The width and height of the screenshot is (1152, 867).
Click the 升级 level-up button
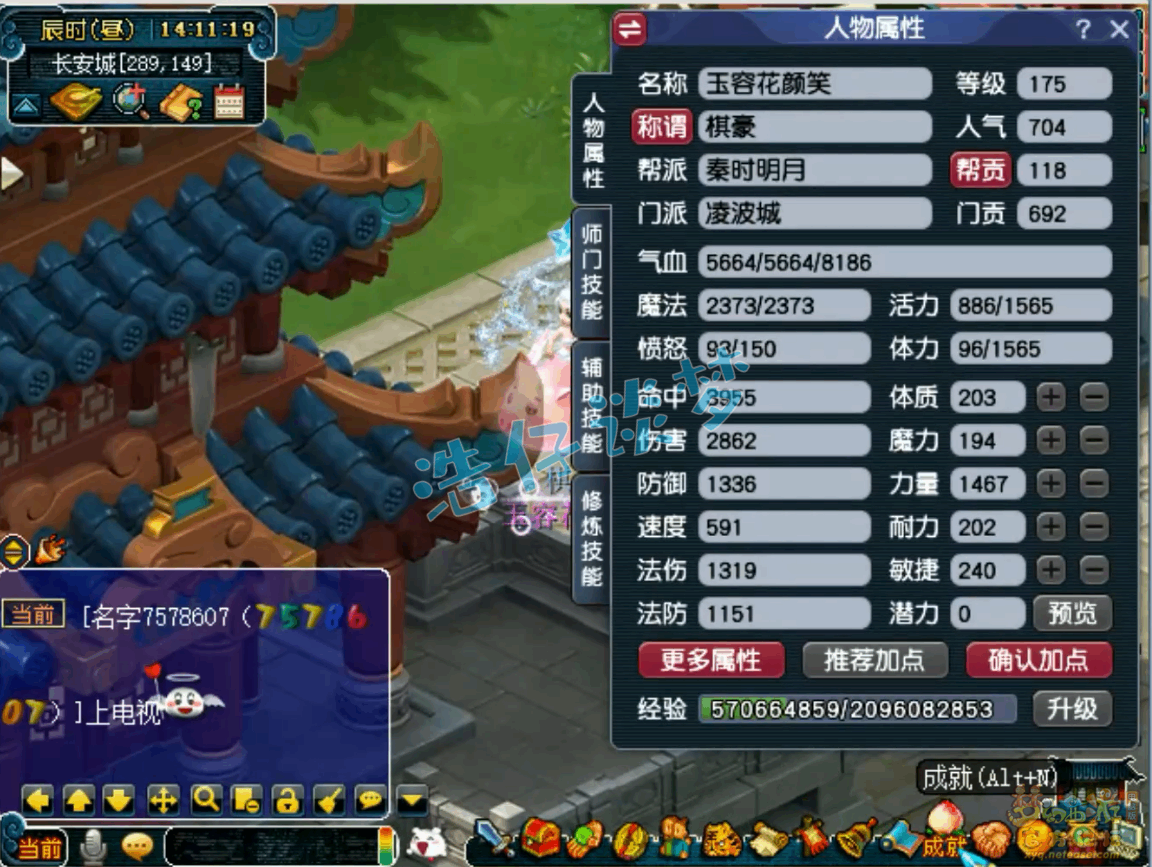coord(1072,709)
